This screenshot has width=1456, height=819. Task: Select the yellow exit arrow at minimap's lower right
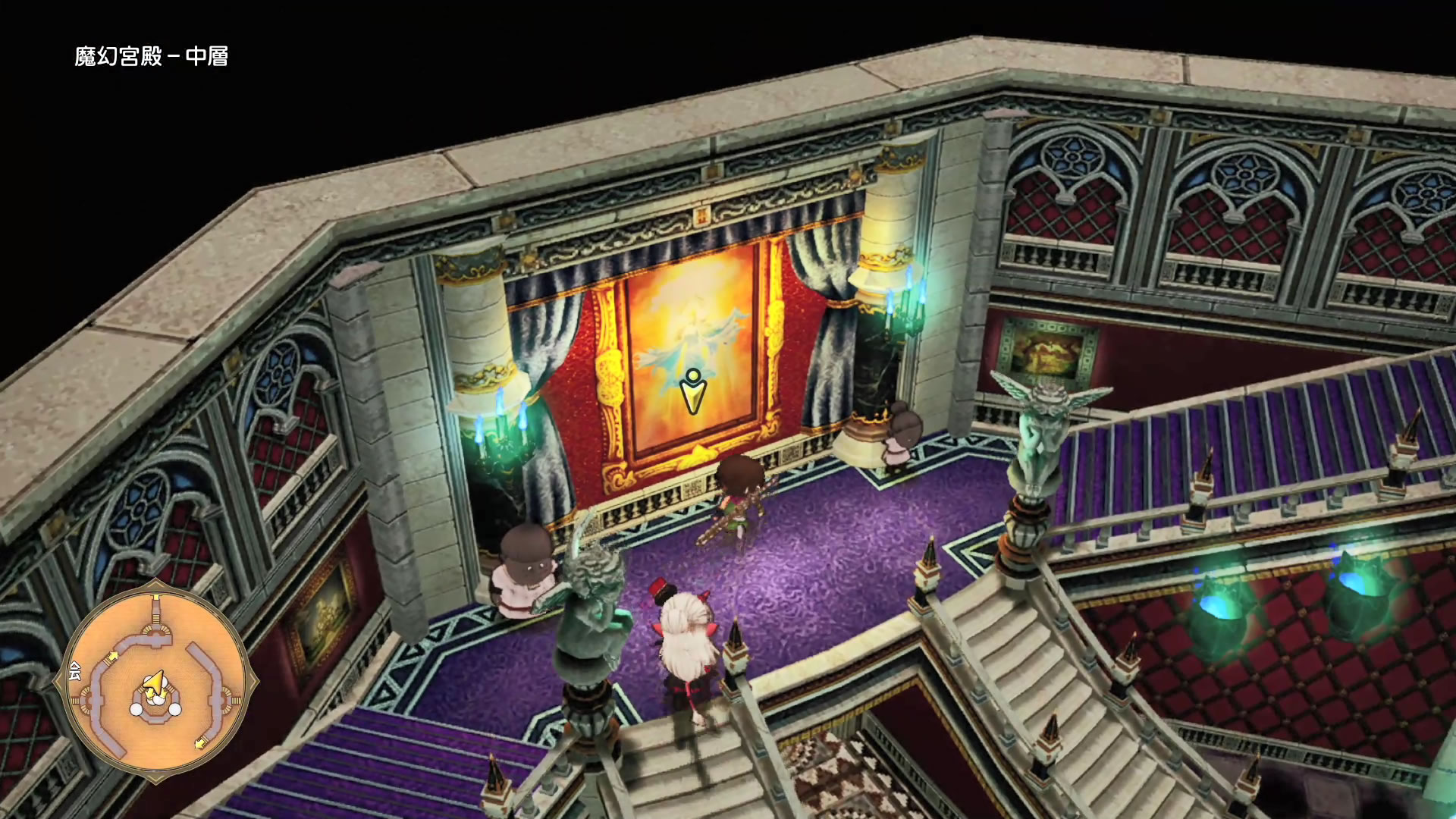200,742
